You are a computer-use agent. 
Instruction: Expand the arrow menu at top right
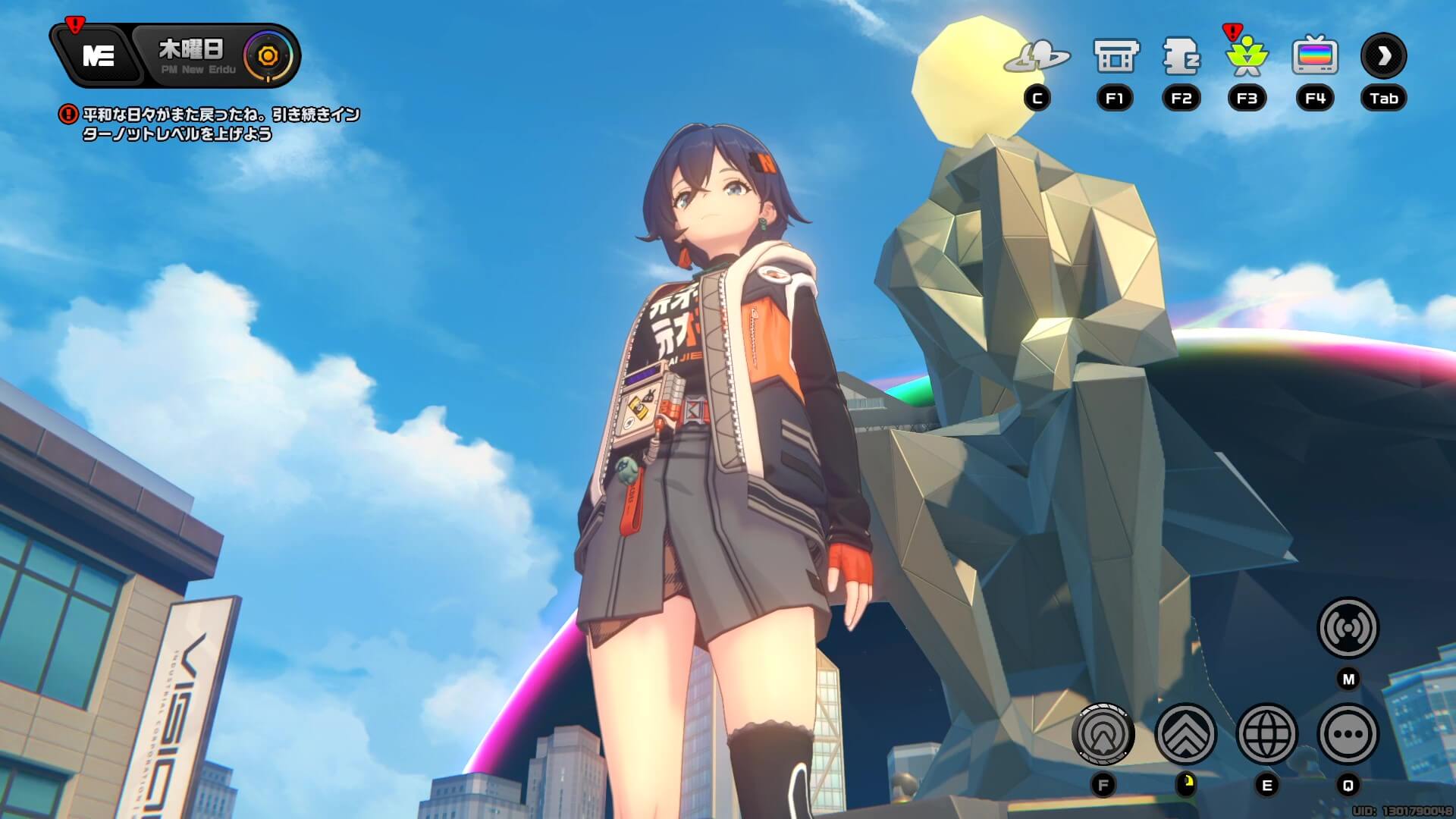1383,56
